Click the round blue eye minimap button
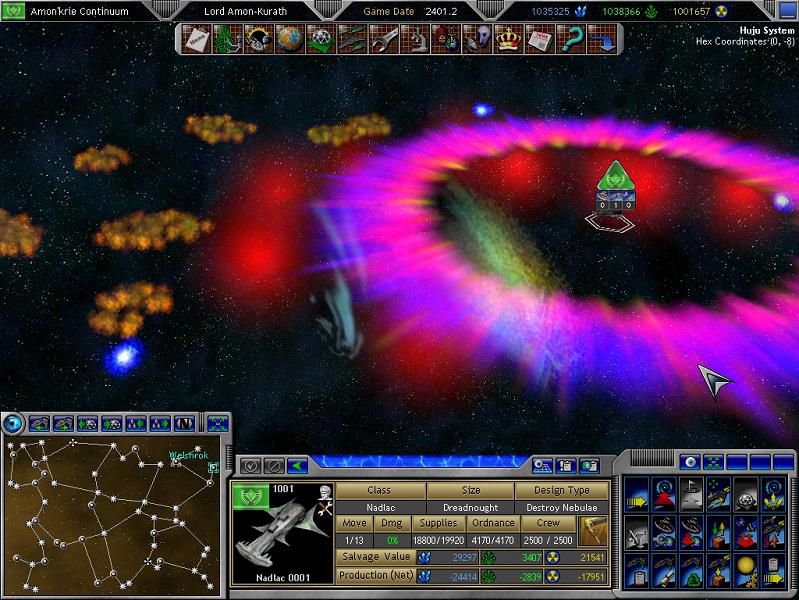The height and width of the screenshot is (600, 799). point(15,424)
